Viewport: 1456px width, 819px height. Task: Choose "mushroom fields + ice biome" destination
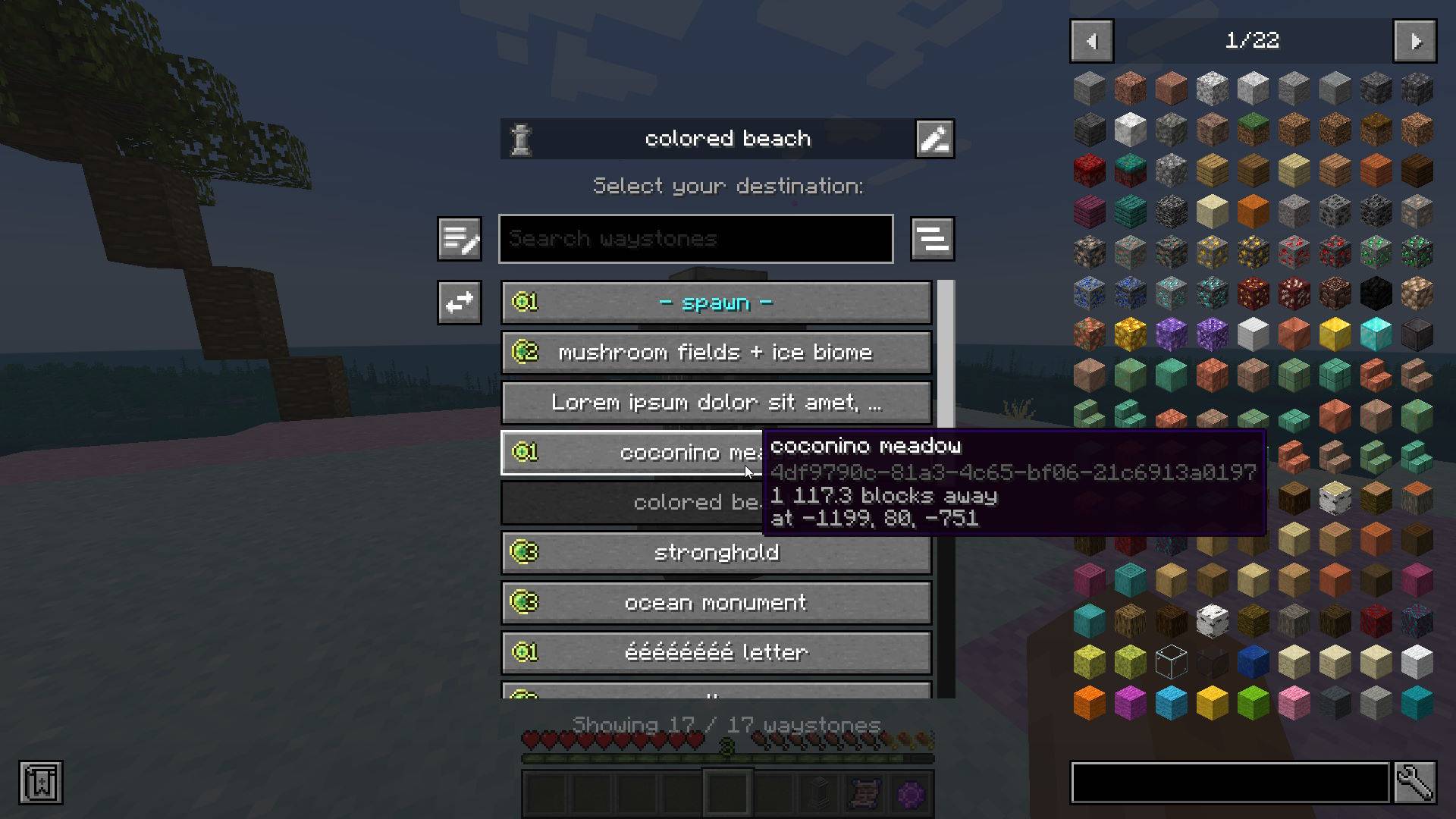[716, 352]
